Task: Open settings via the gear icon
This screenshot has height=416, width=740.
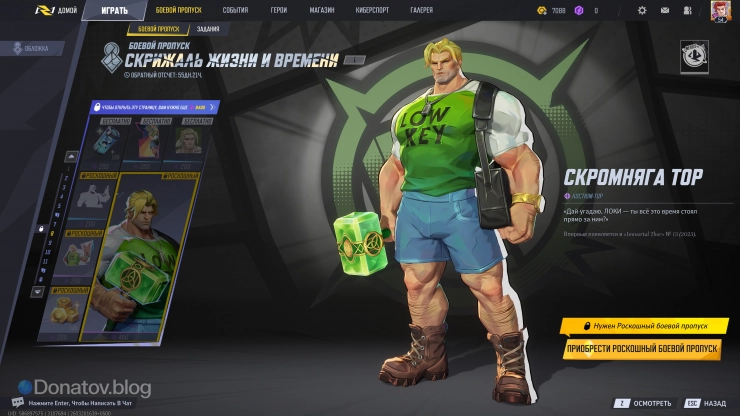Action: [641, 11]
